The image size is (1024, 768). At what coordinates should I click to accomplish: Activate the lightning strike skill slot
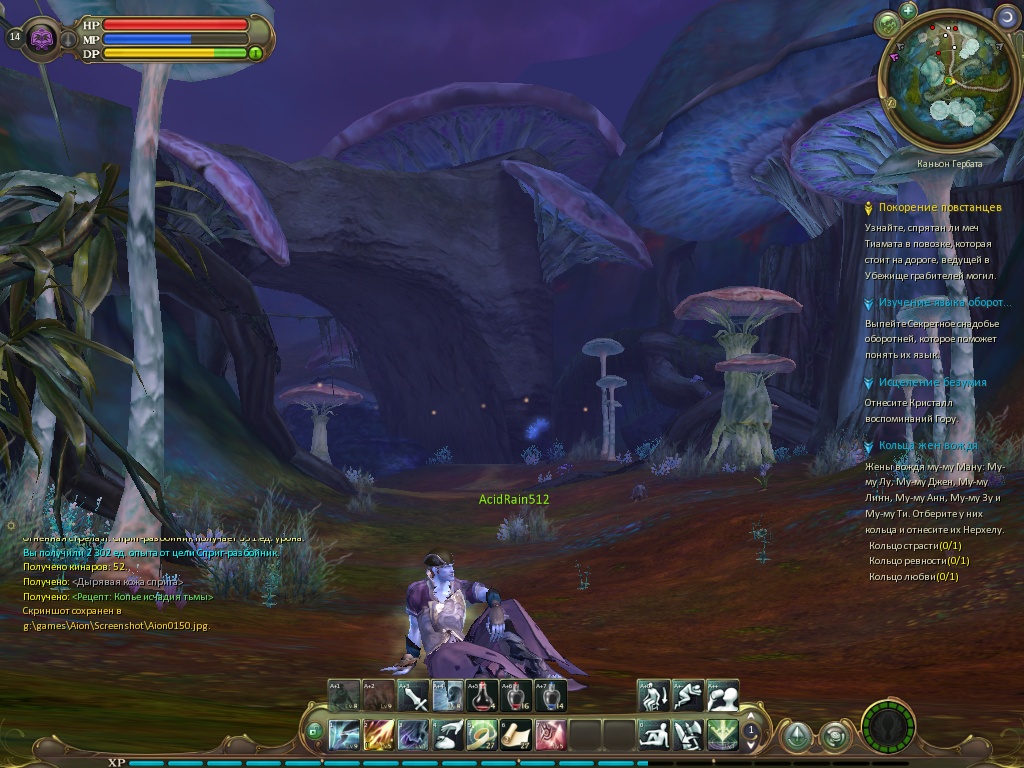pos(345,735)
